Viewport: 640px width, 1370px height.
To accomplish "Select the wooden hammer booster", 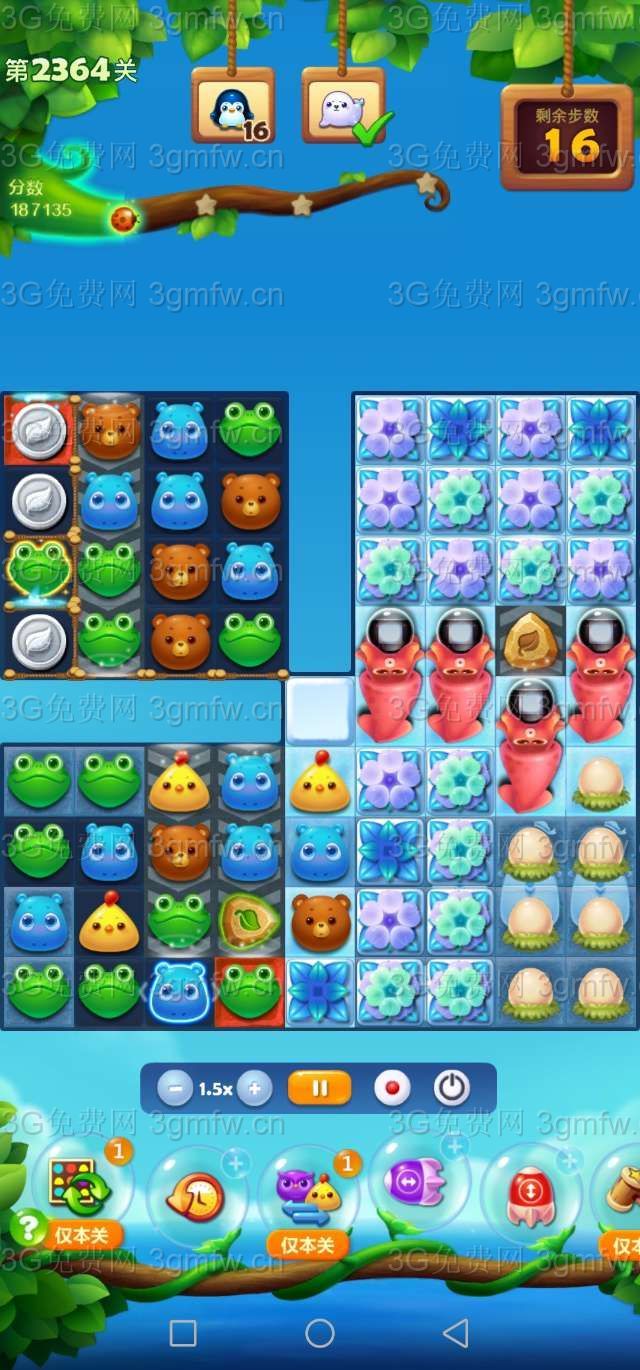I will (x=624, y=1192).
